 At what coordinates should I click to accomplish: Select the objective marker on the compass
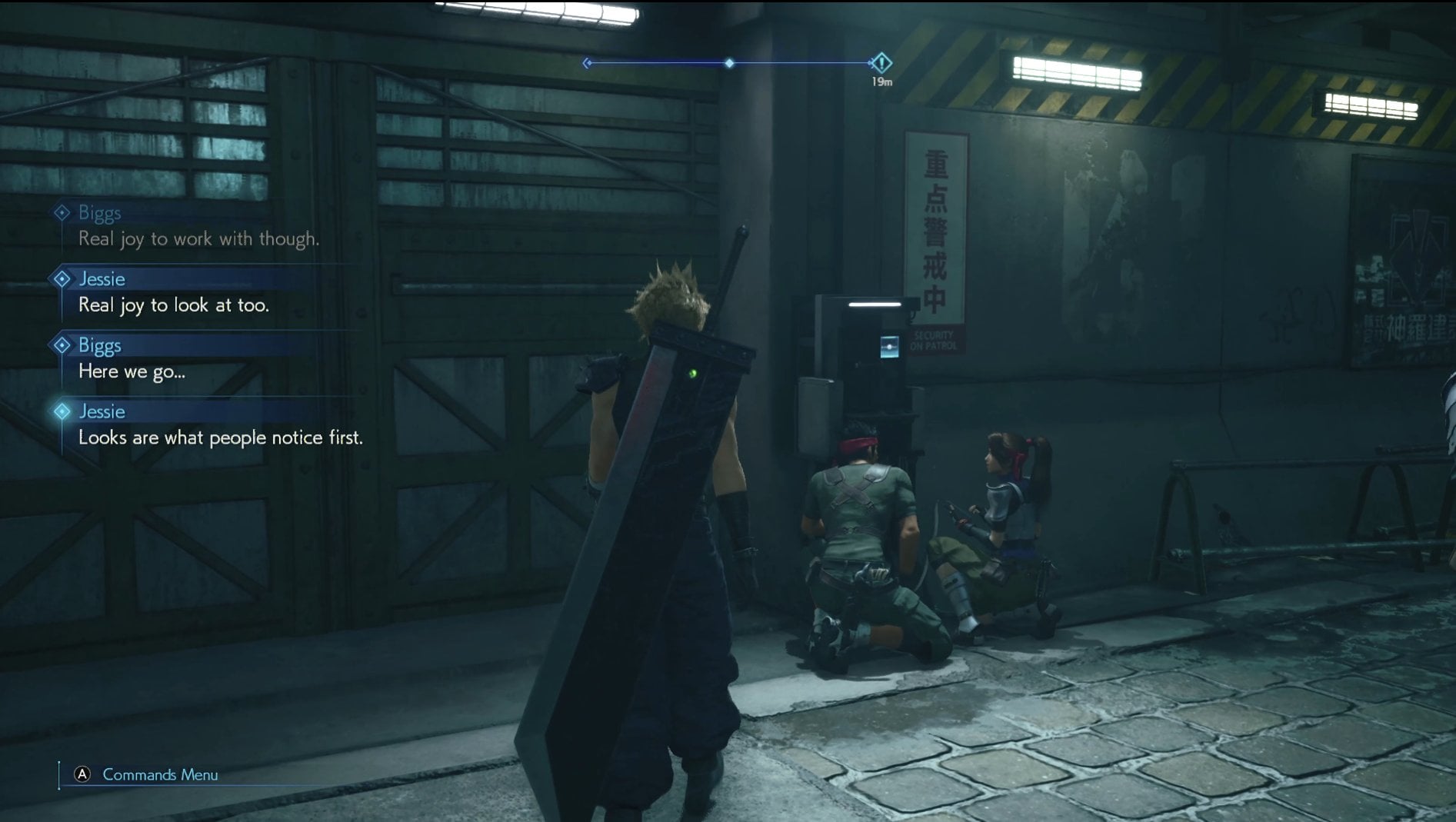pos(881,63)
